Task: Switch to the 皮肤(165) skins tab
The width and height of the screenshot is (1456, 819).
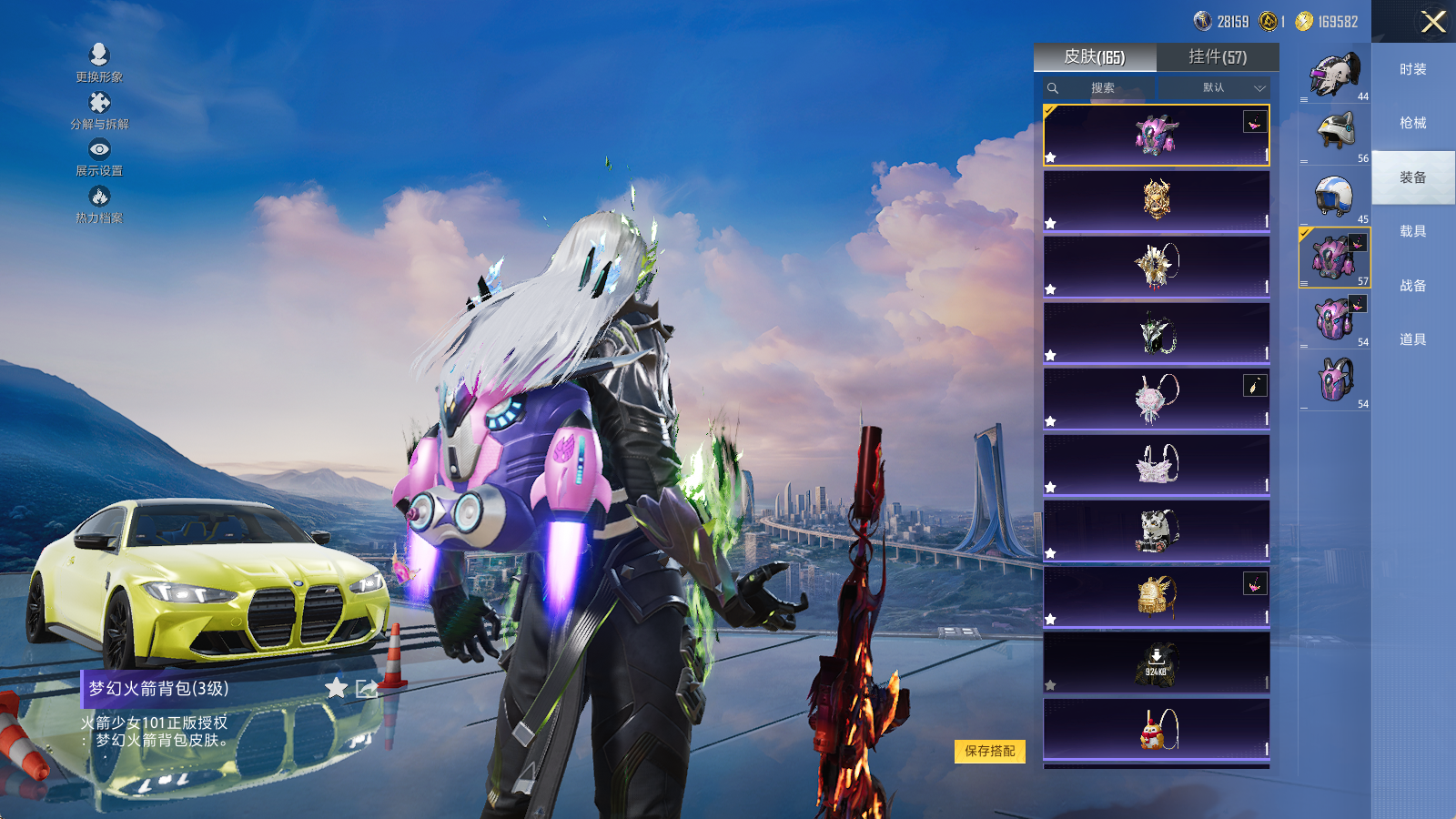Action: click(1095, 57)
